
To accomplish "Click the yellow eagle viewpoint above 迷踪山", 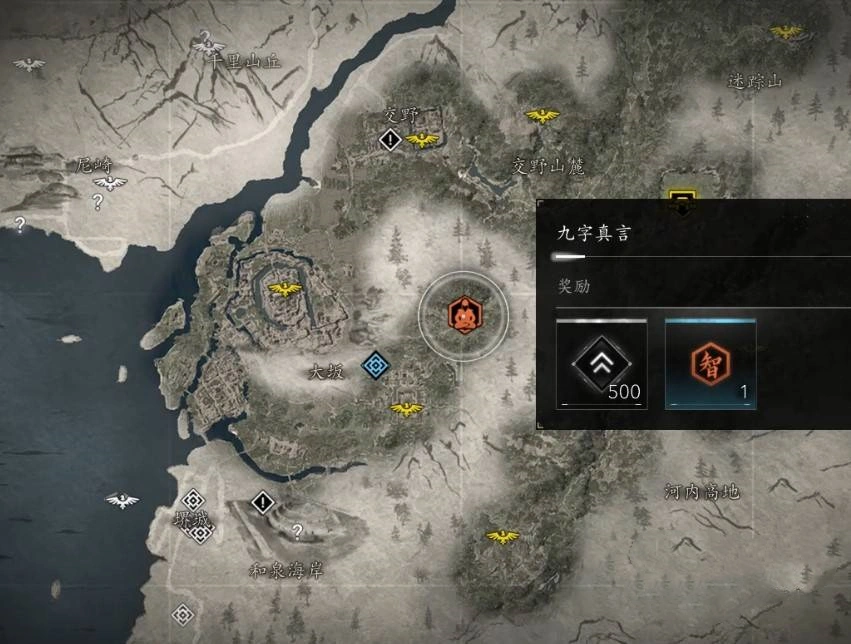I will [786, 32].
